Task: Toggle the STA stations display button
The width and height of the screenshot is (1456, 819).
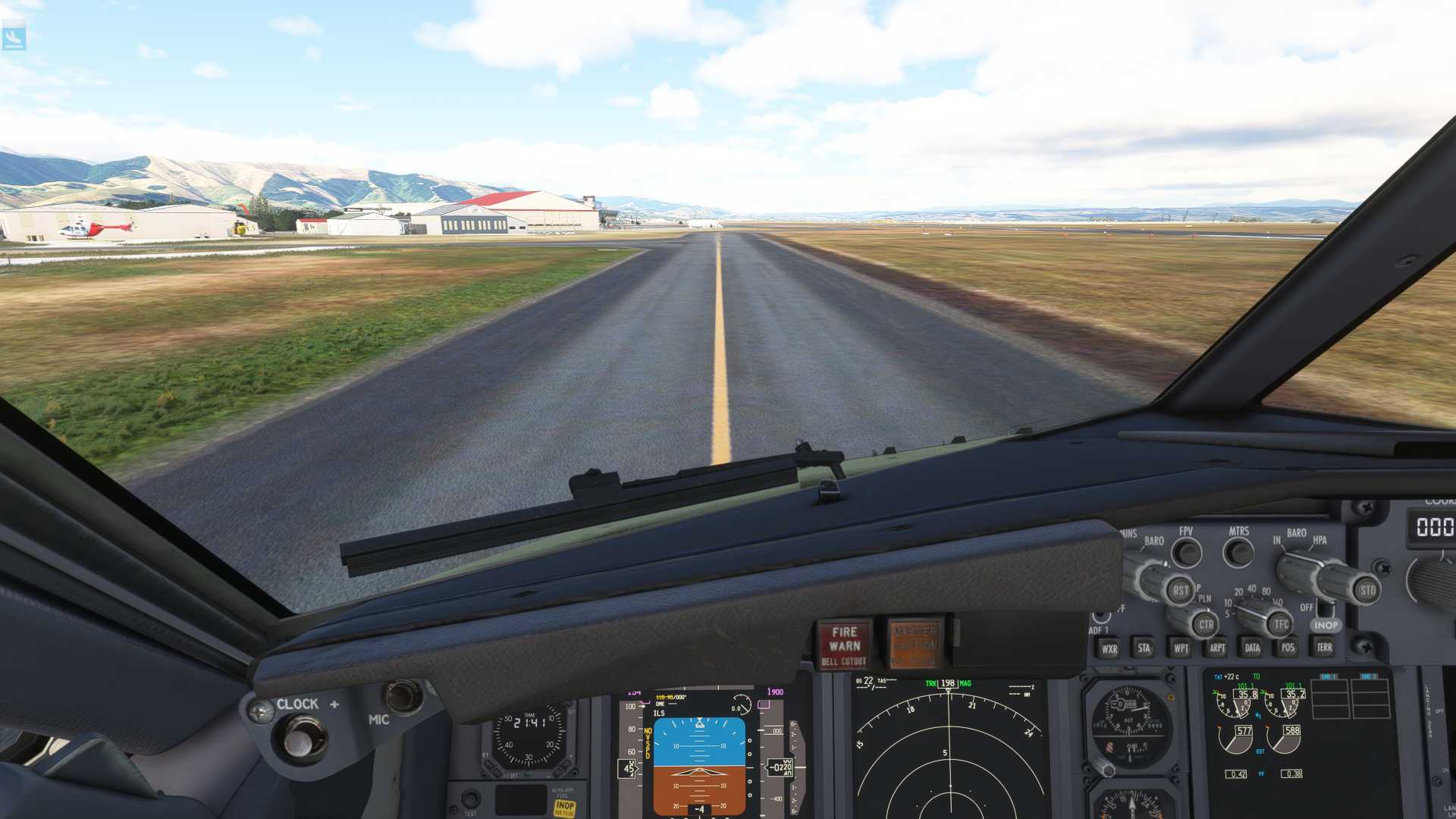Action: [x=1144, y=648]
